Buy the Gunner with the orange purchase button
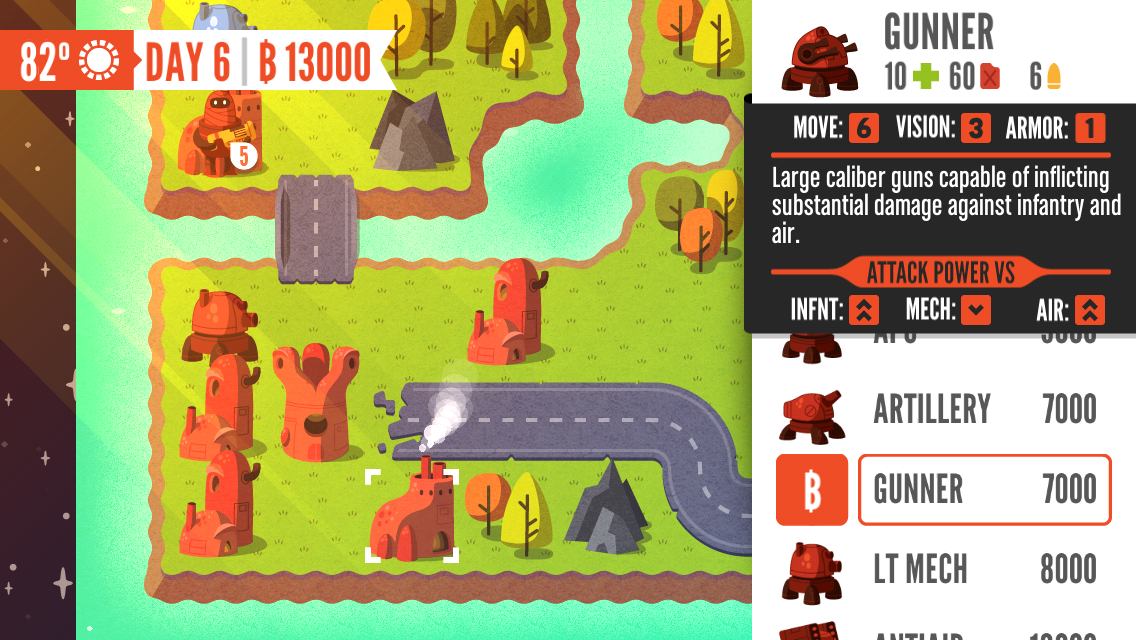Screen dimensions: 1136x640 [x=811, y=490]
